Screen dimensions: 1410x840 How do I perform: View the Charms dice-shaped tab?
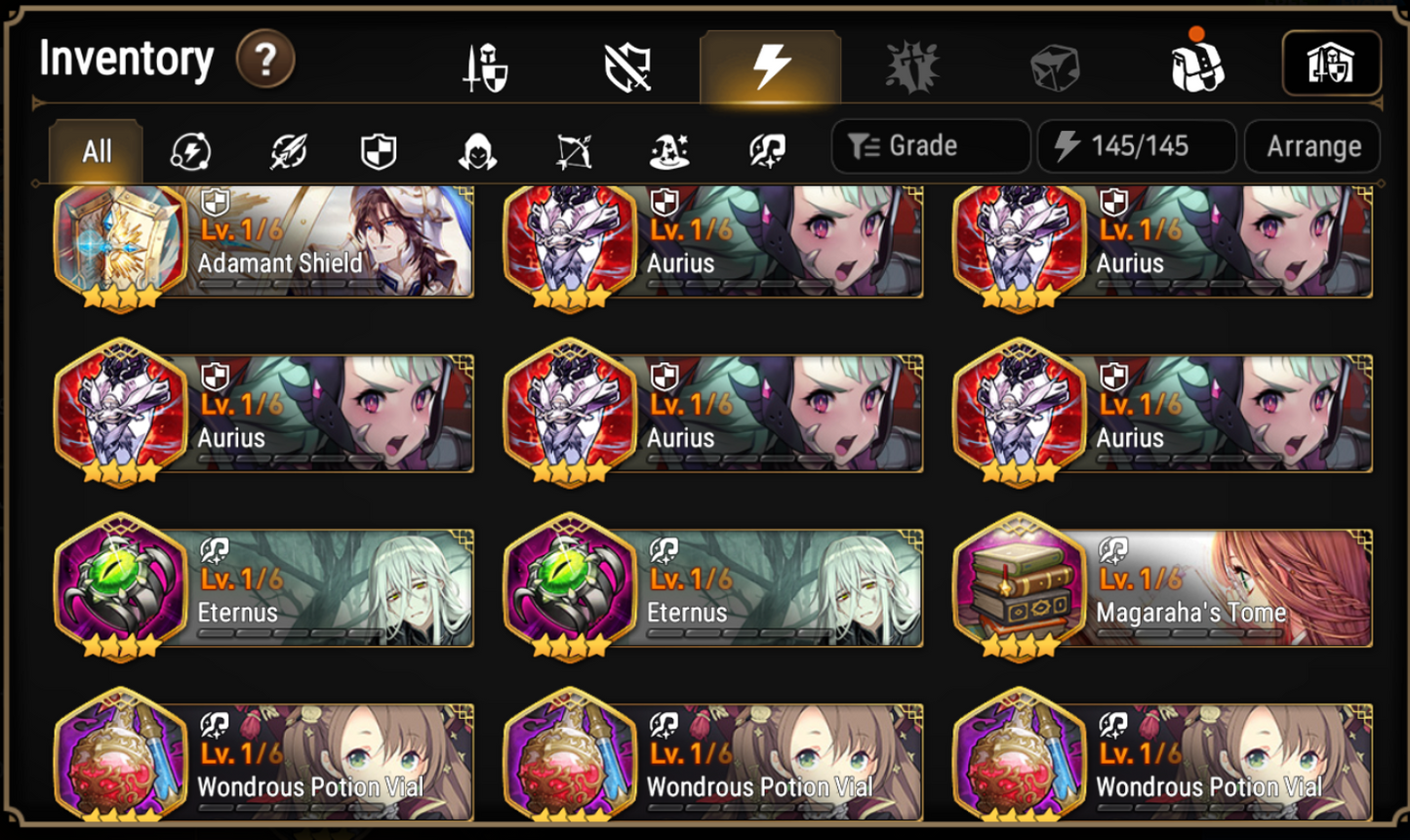coord(1055,65)
